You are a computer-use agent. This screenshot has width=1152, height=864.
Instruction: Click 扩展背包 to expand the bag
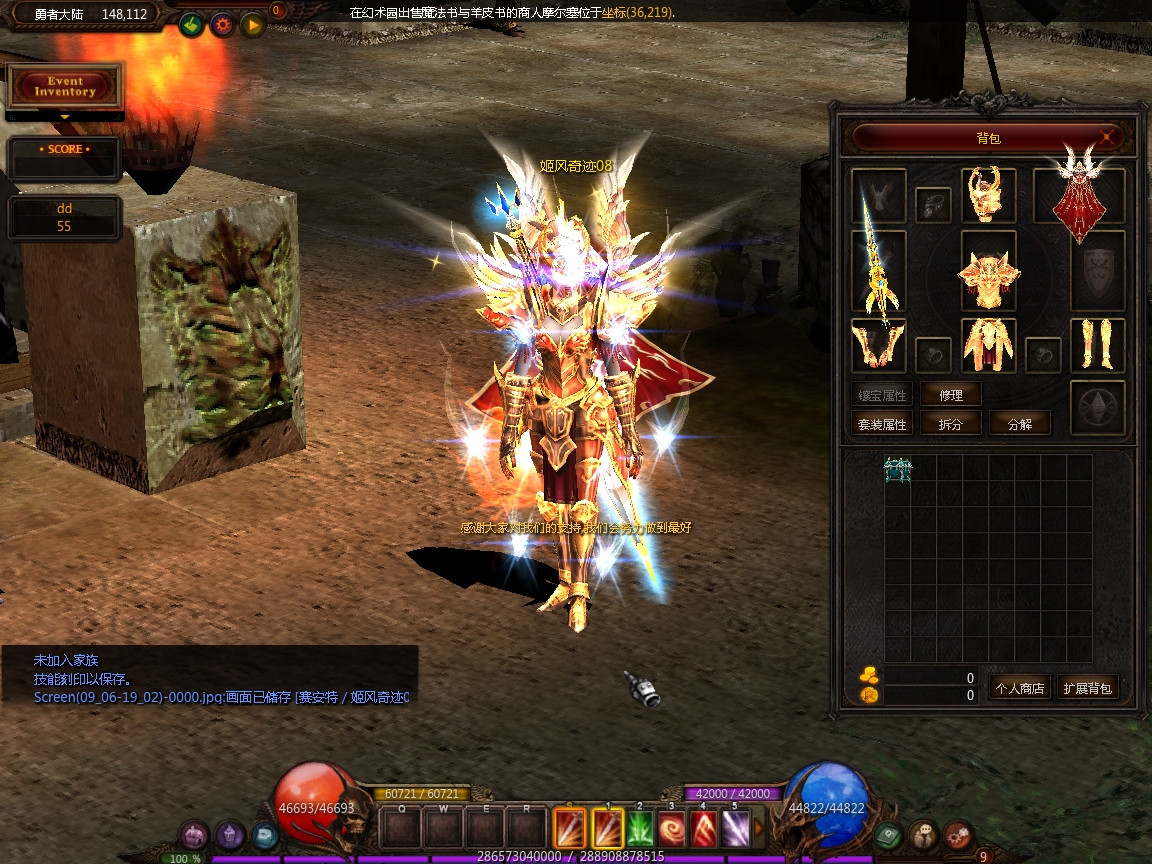pos(1087,688)
